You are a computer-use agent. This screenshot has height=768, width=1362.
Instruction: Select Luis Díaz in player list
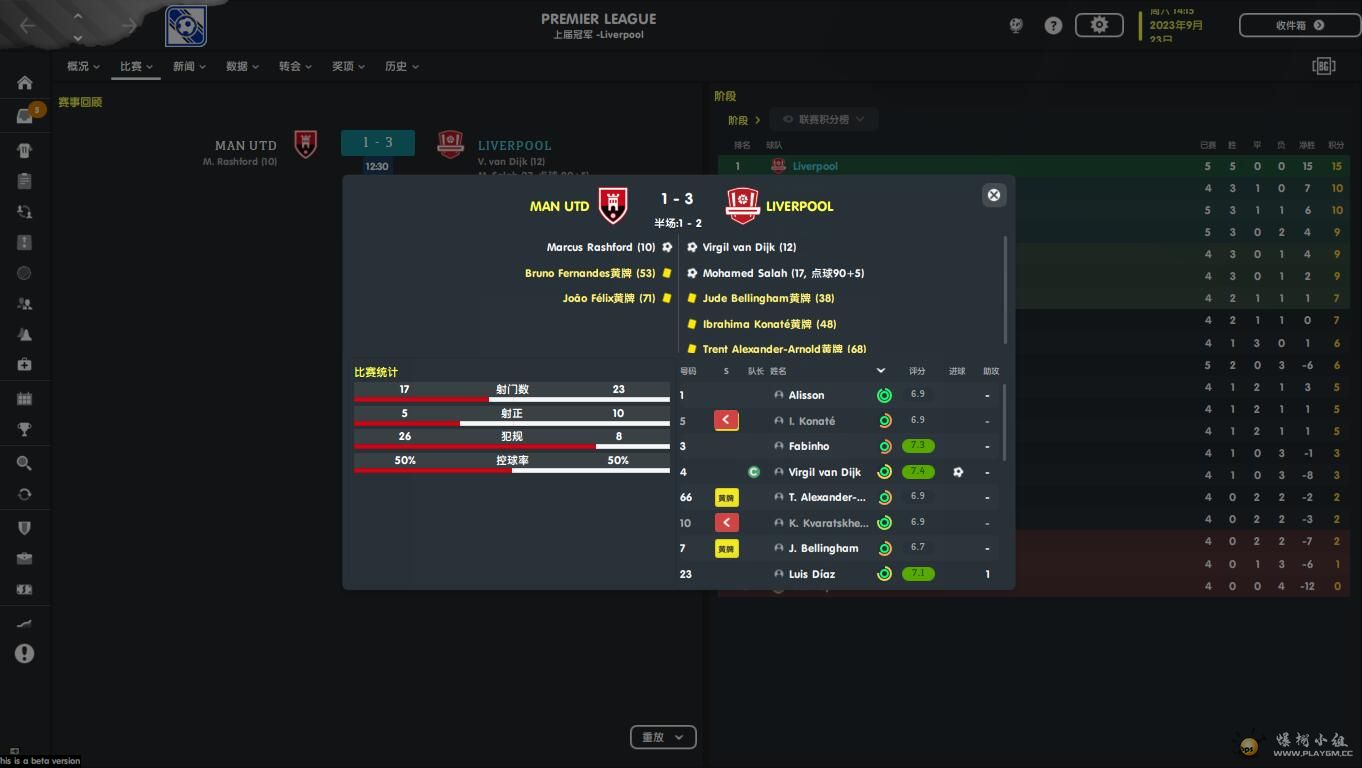(811, 574)
